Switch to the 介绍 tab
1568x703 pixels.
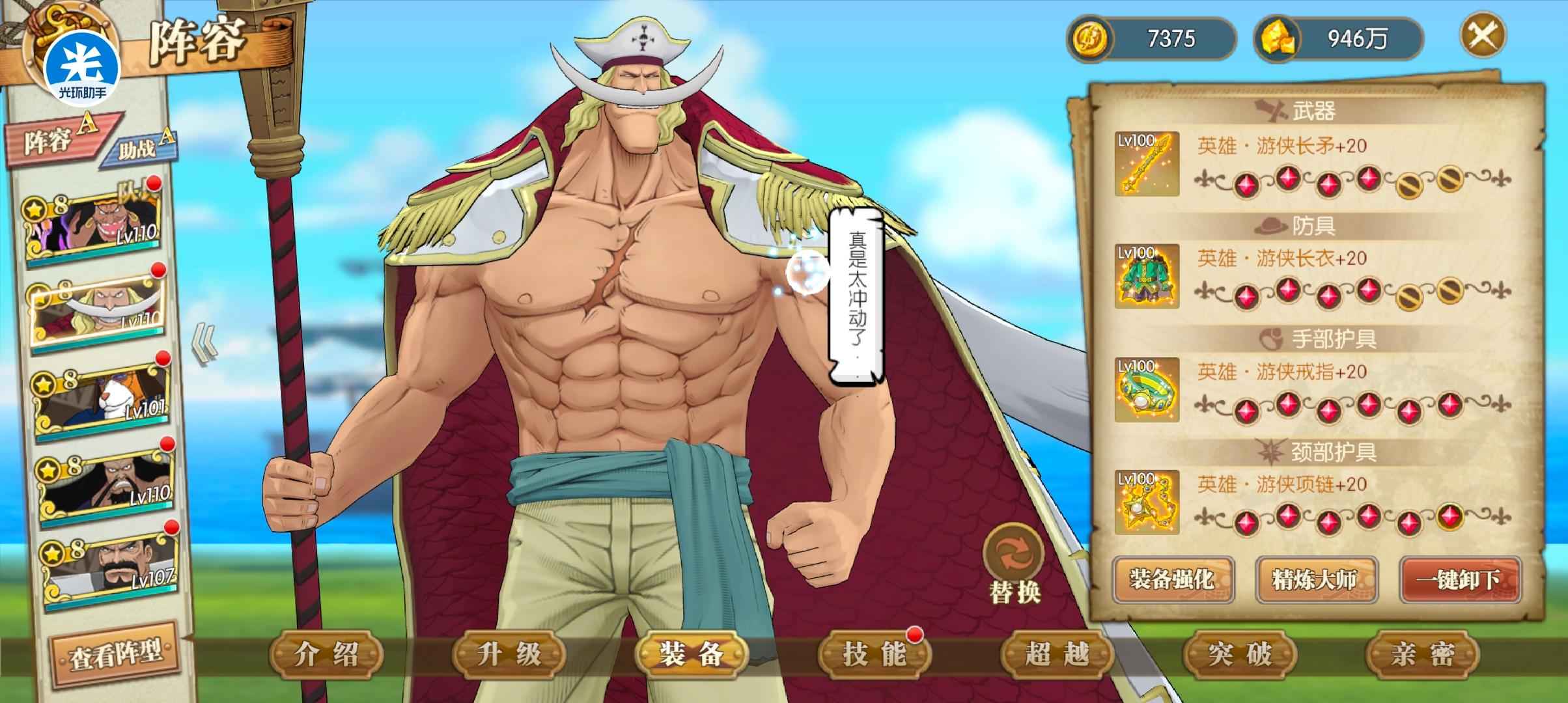coord(326,654)
